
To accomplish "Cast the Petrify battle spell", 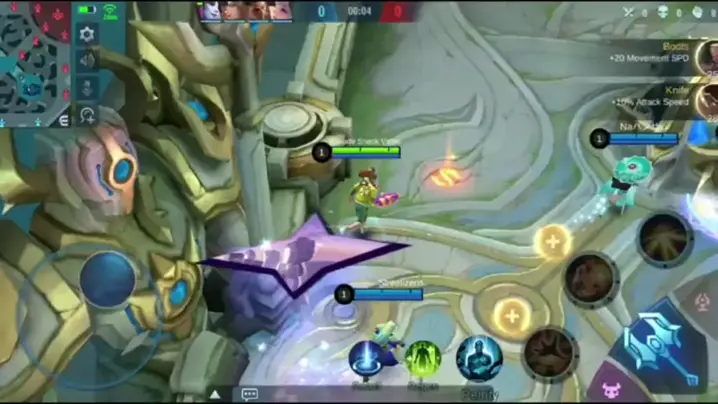I will (479, 359).
